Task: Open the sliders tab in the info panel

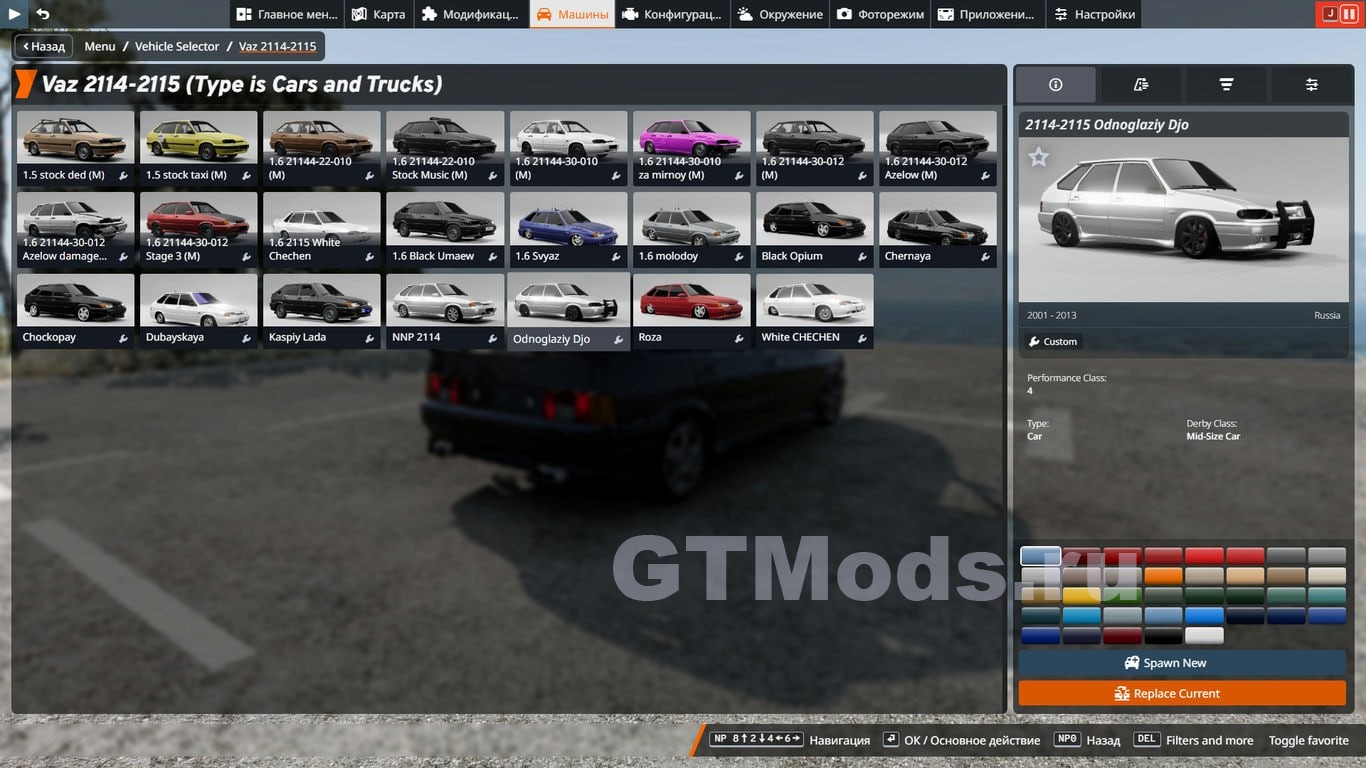Action: [x=1311, y=85]
